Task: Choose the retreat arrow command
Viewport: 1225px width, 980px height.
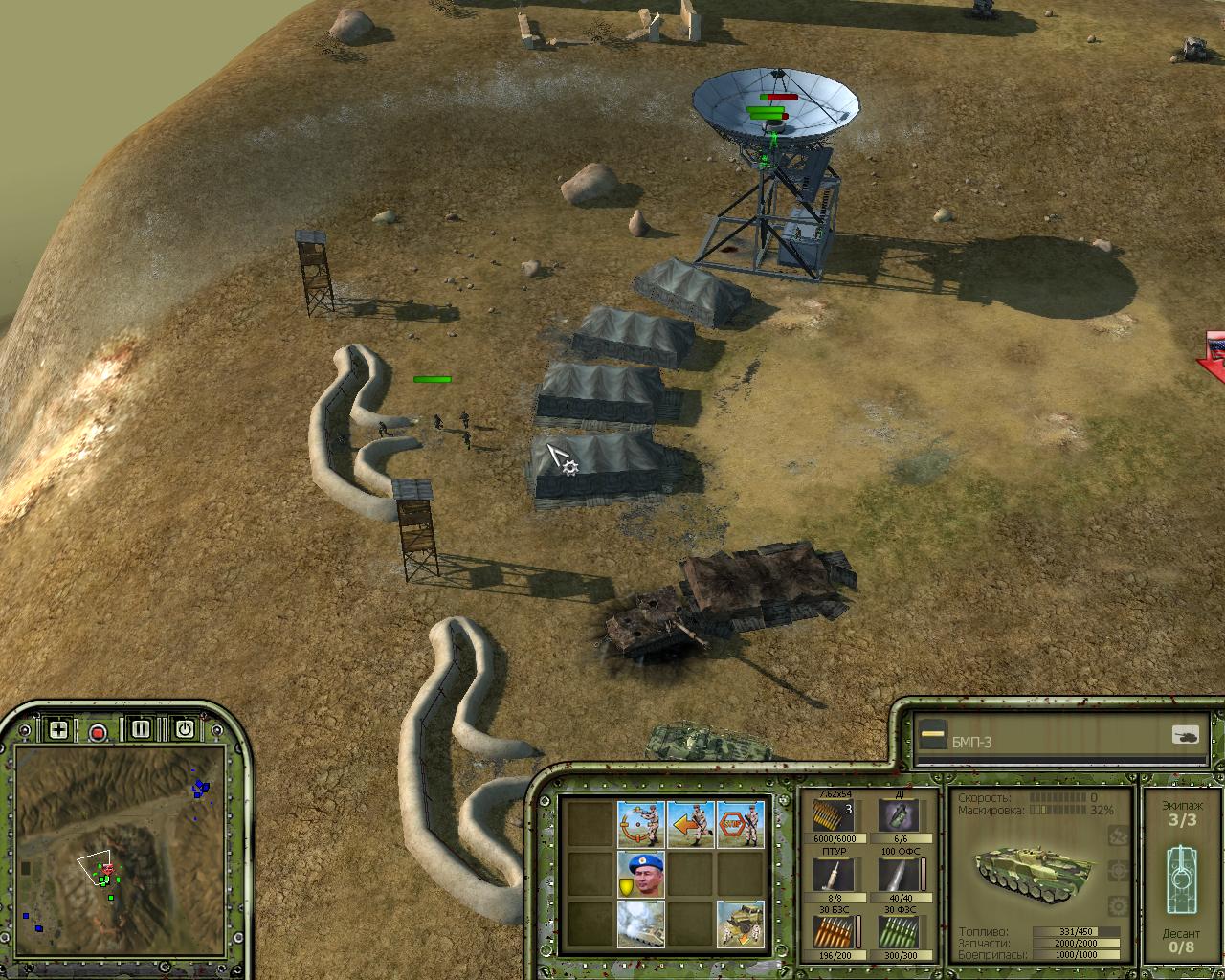Action: pos(691,823)
